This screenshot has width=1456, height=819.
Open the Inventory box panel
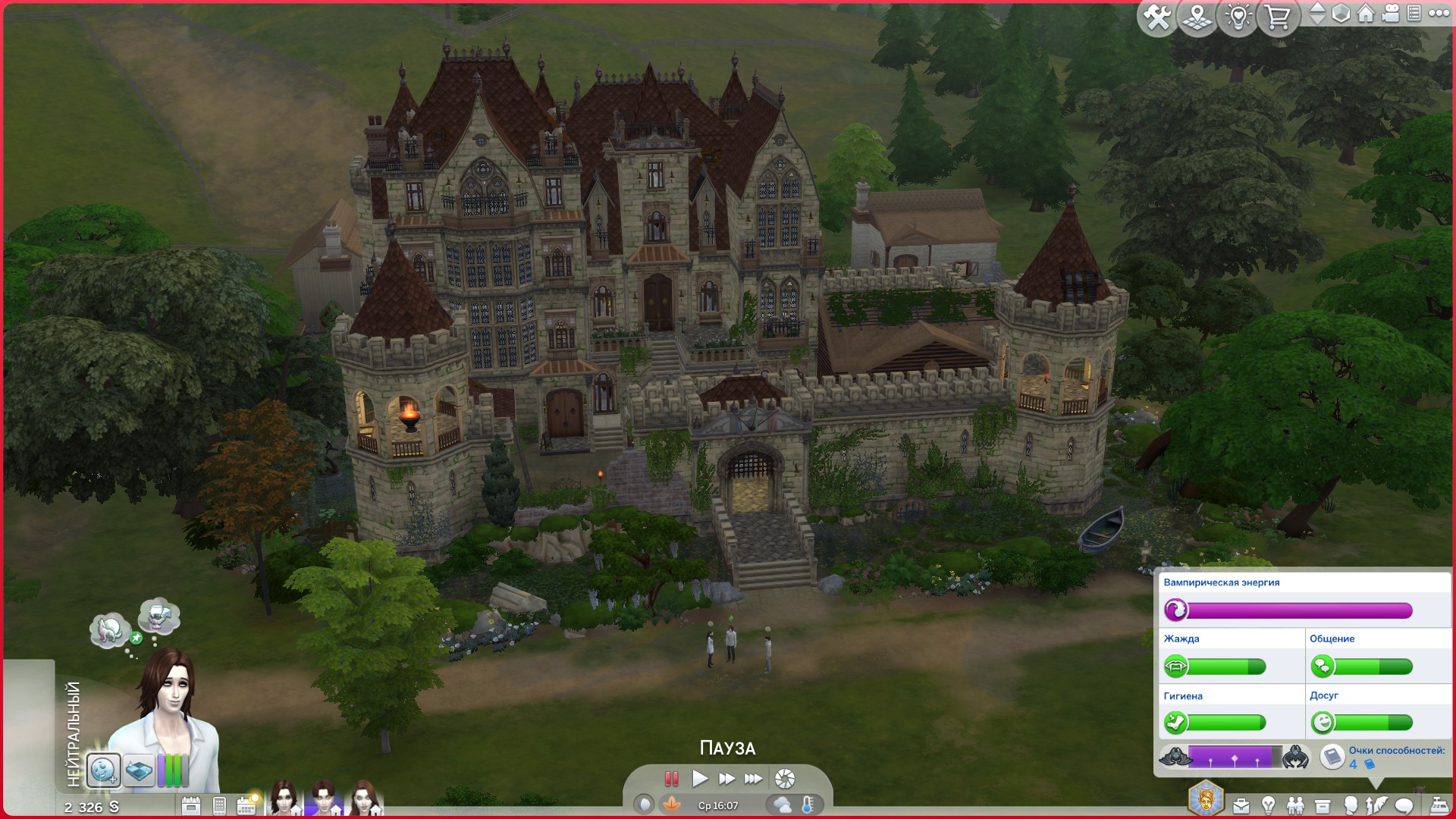pos(1323,805)
